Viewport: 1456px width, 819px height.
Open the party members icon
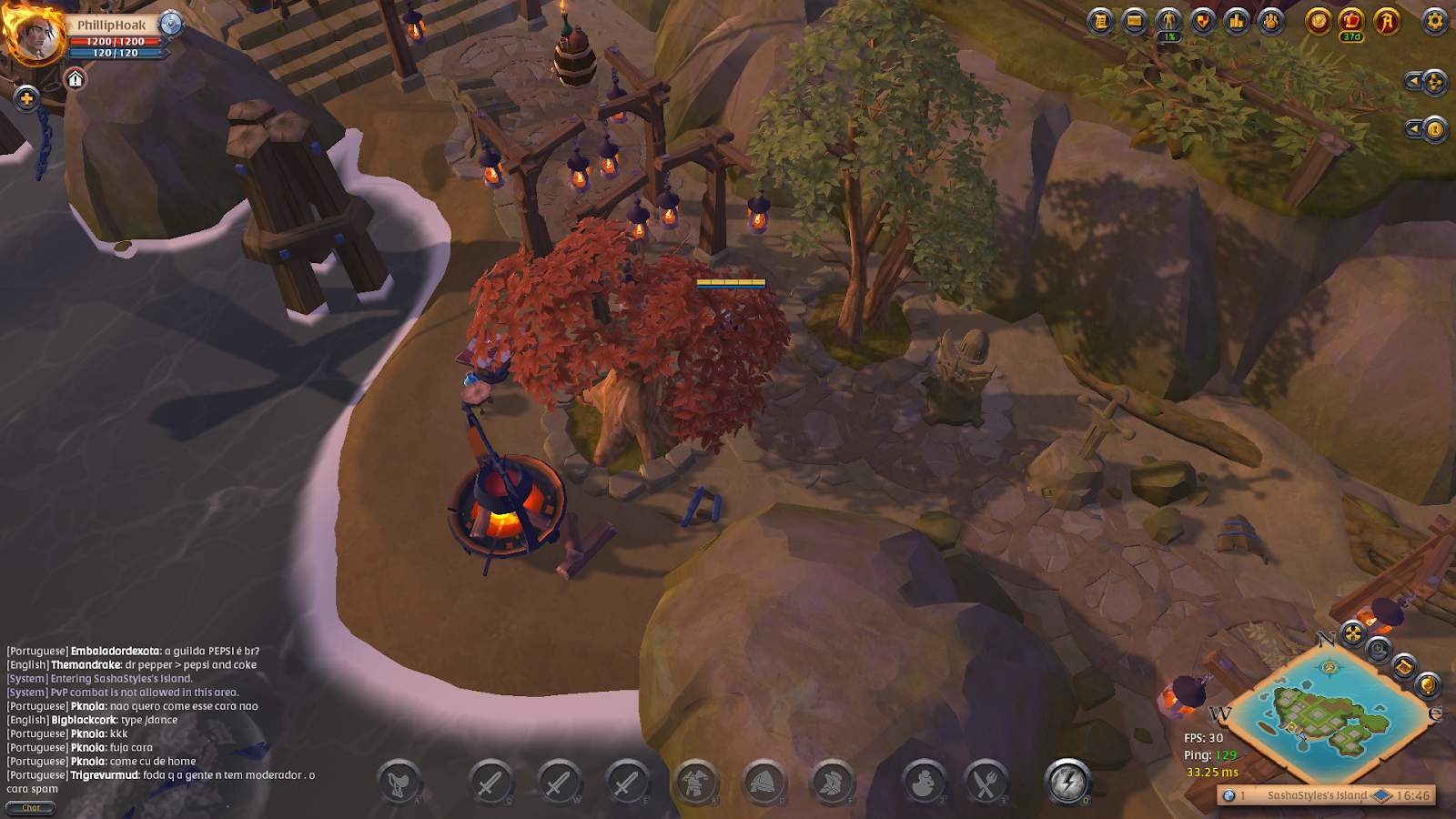1271,21
